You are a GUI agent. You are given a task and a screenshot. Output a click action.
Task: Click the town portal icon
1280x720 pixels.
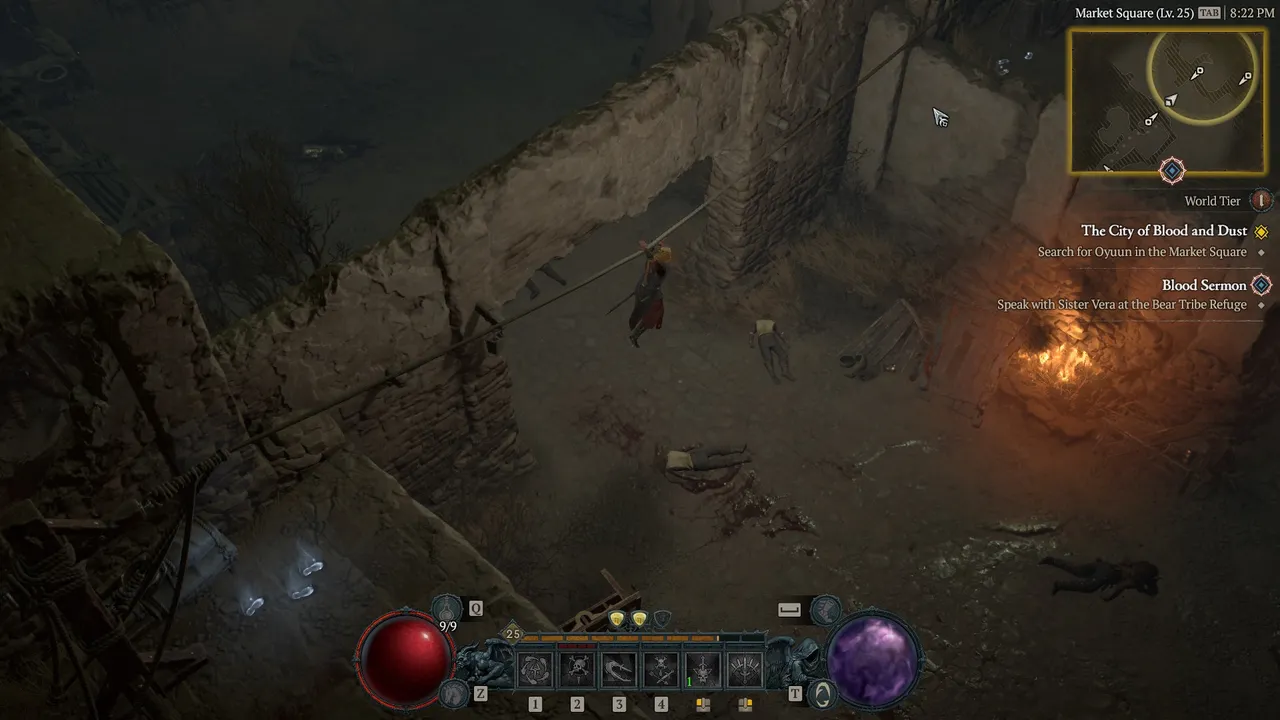(822, 692)
